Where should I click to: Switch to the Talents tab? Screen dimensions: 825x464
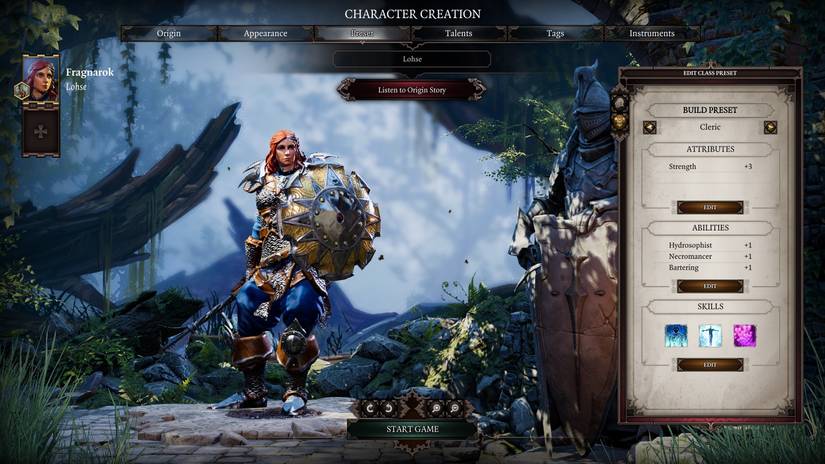459,34
